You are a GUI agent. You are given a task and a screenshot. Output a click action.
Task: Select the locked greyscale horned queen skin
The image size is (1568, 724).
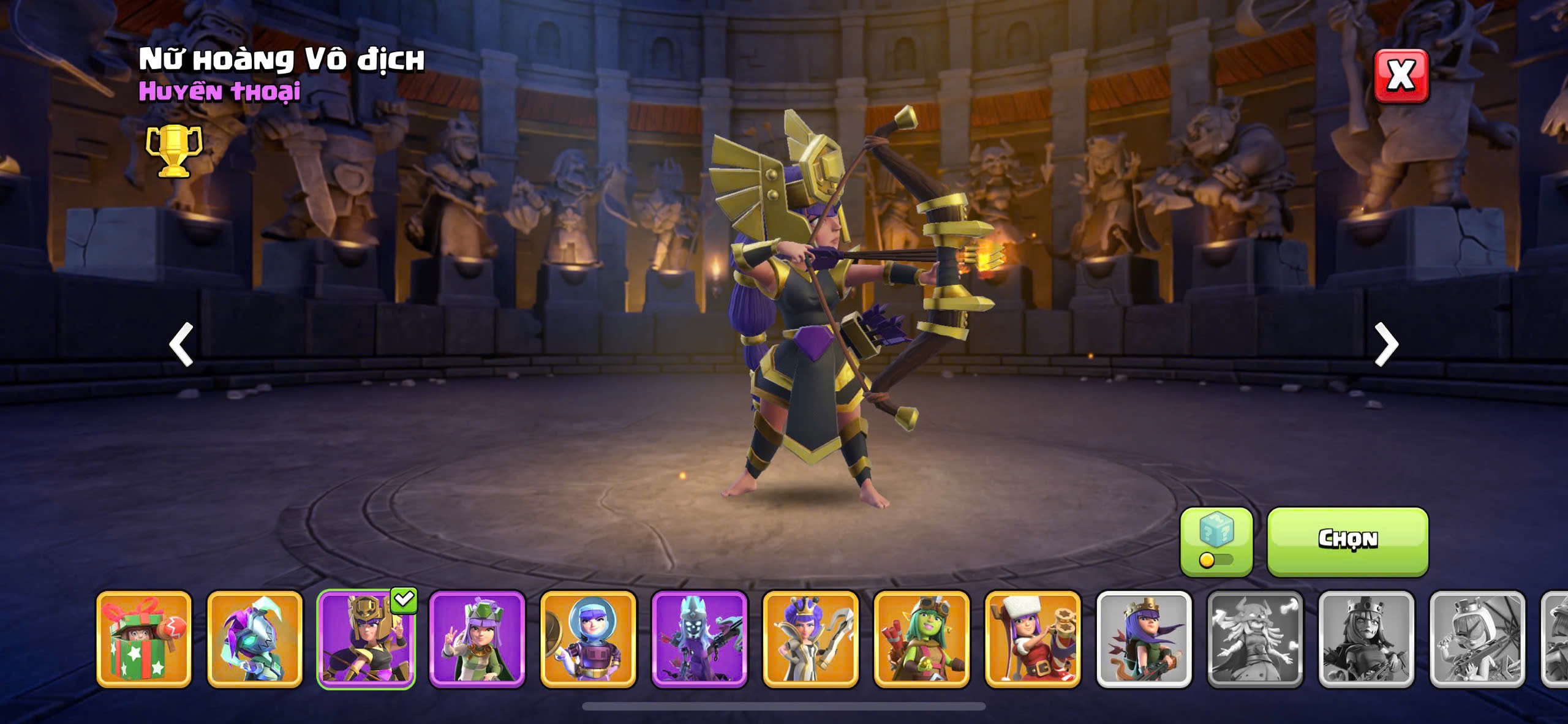1255,638
